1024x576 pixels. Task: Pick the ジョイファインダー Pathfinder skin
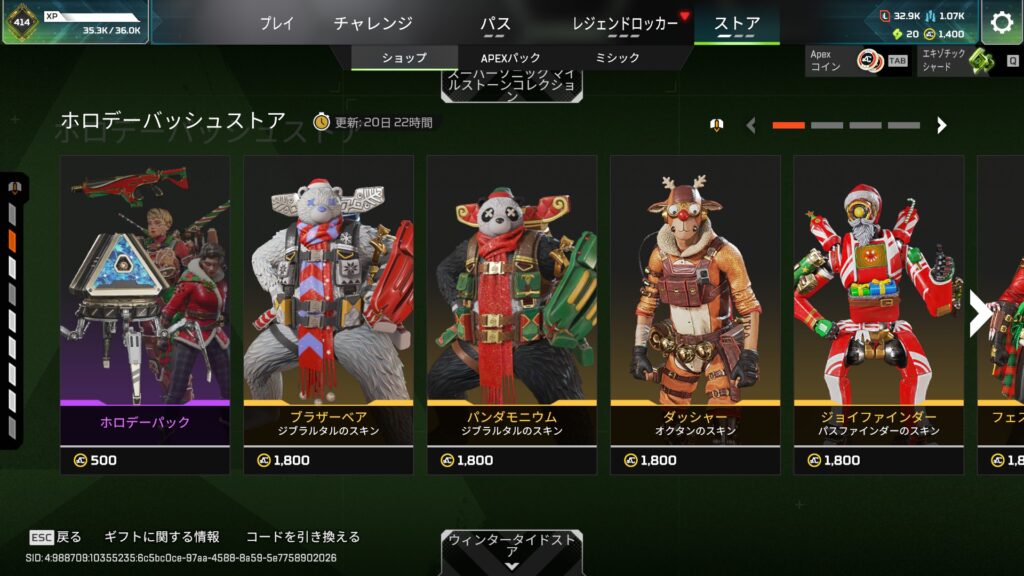tap(879, 314)
